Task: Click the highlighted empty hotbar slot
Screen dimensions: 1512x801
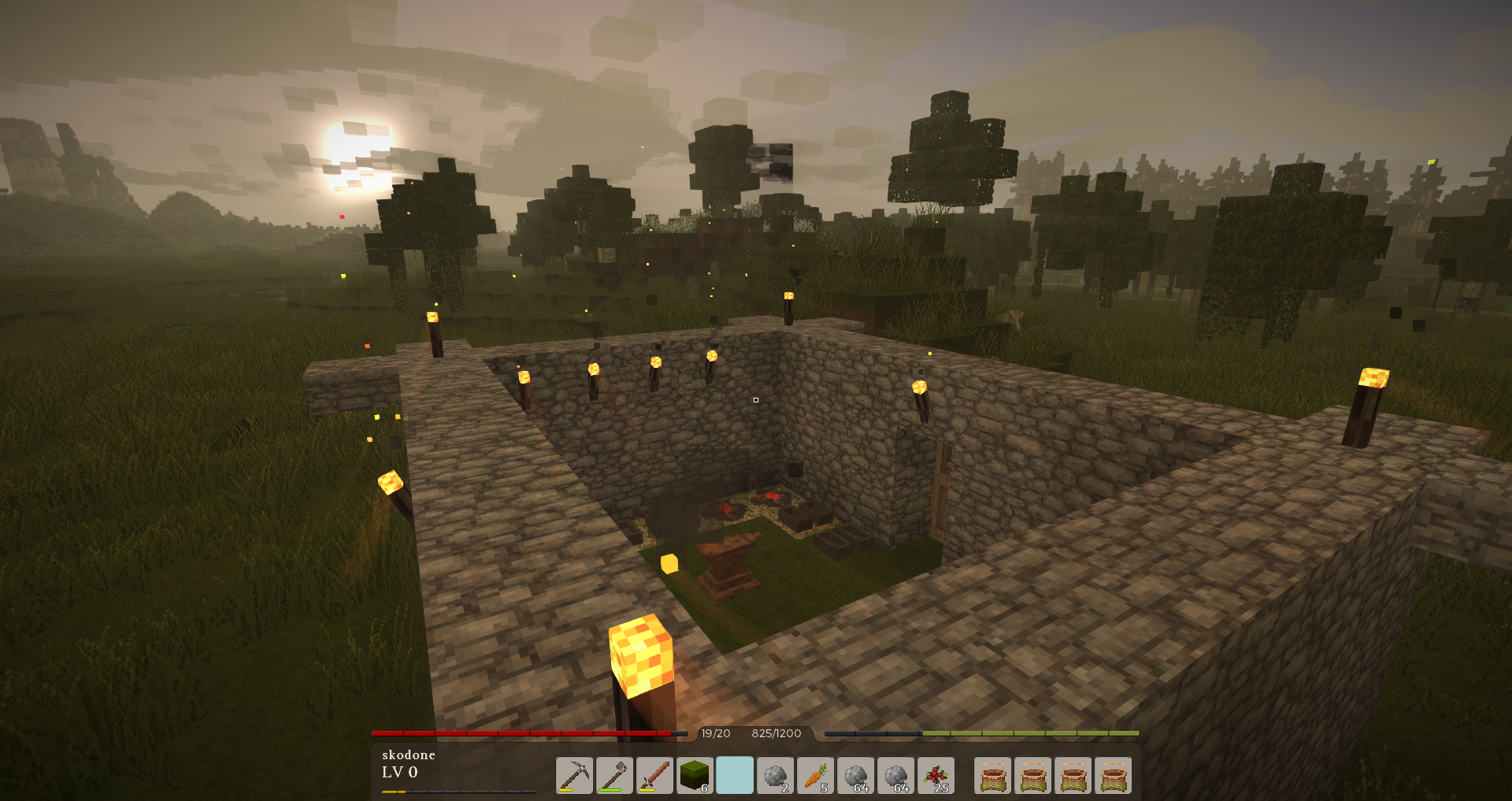Action: (x=735, y=775)
